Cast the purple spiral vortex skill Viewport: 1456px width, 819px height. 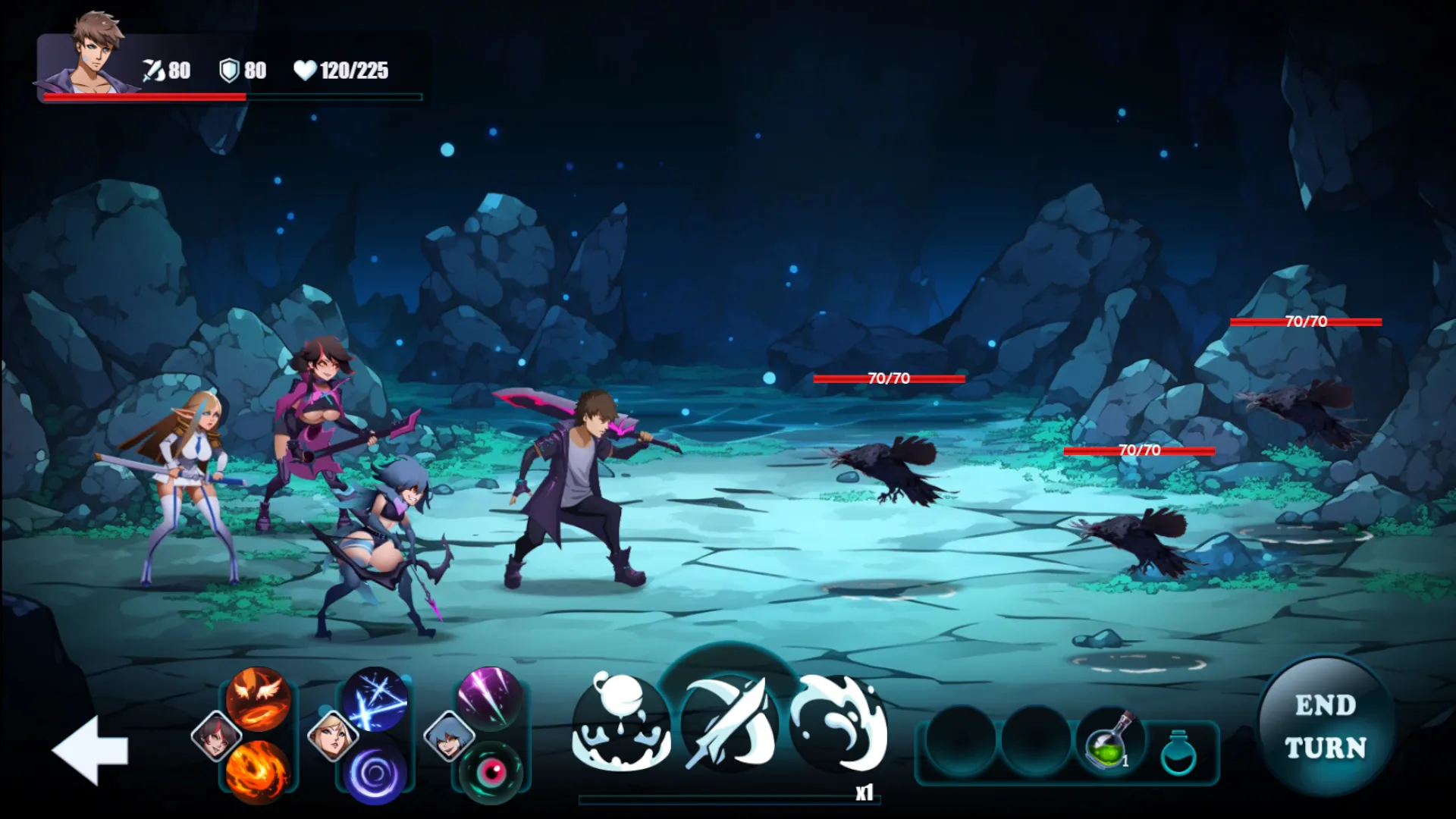[x=375, y=772]
